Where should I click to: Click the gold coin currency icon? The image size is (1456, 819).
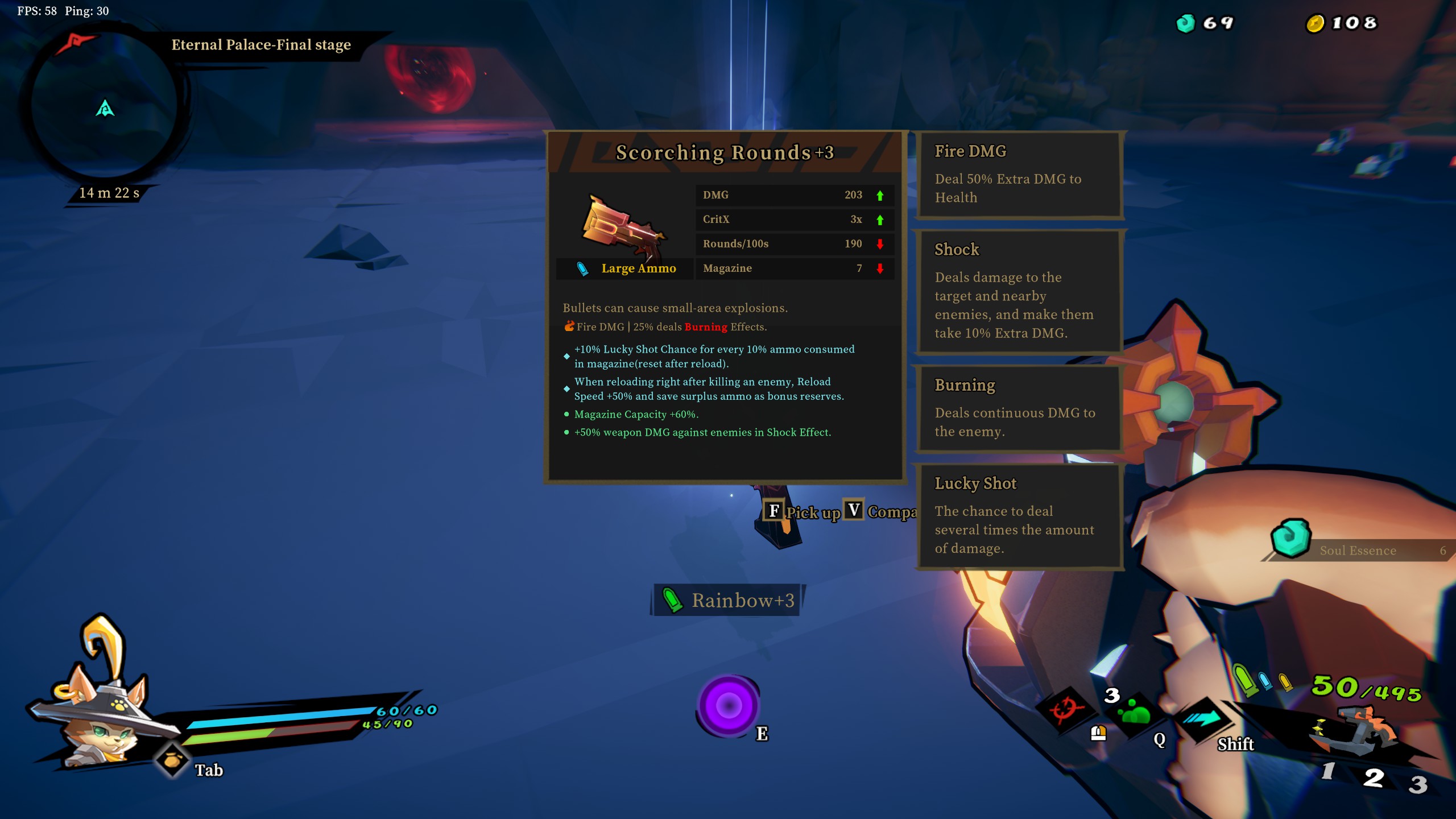click(x=1314, y=23)
